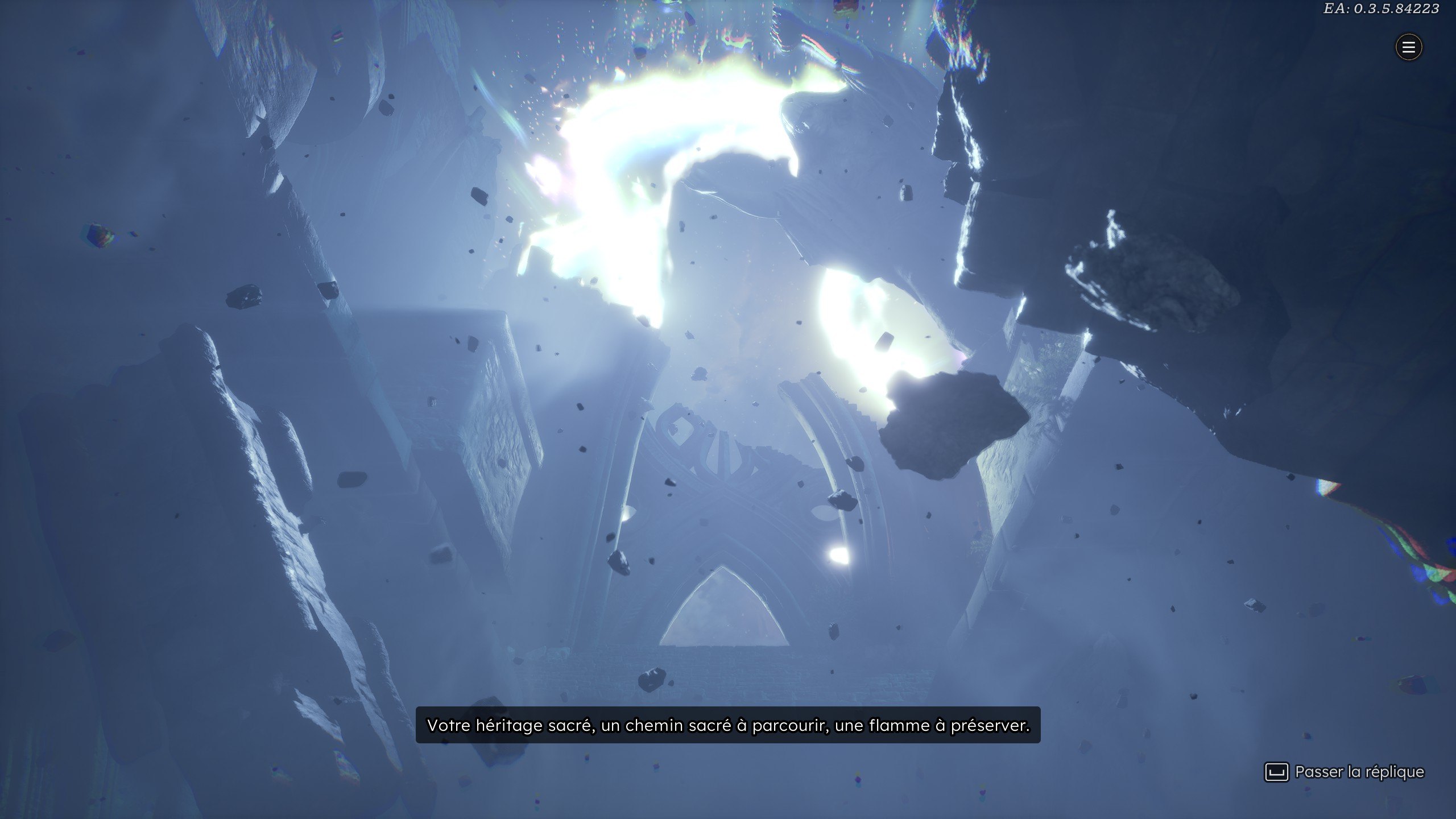Skip the line with Passer la réplique

point(1345,772)
